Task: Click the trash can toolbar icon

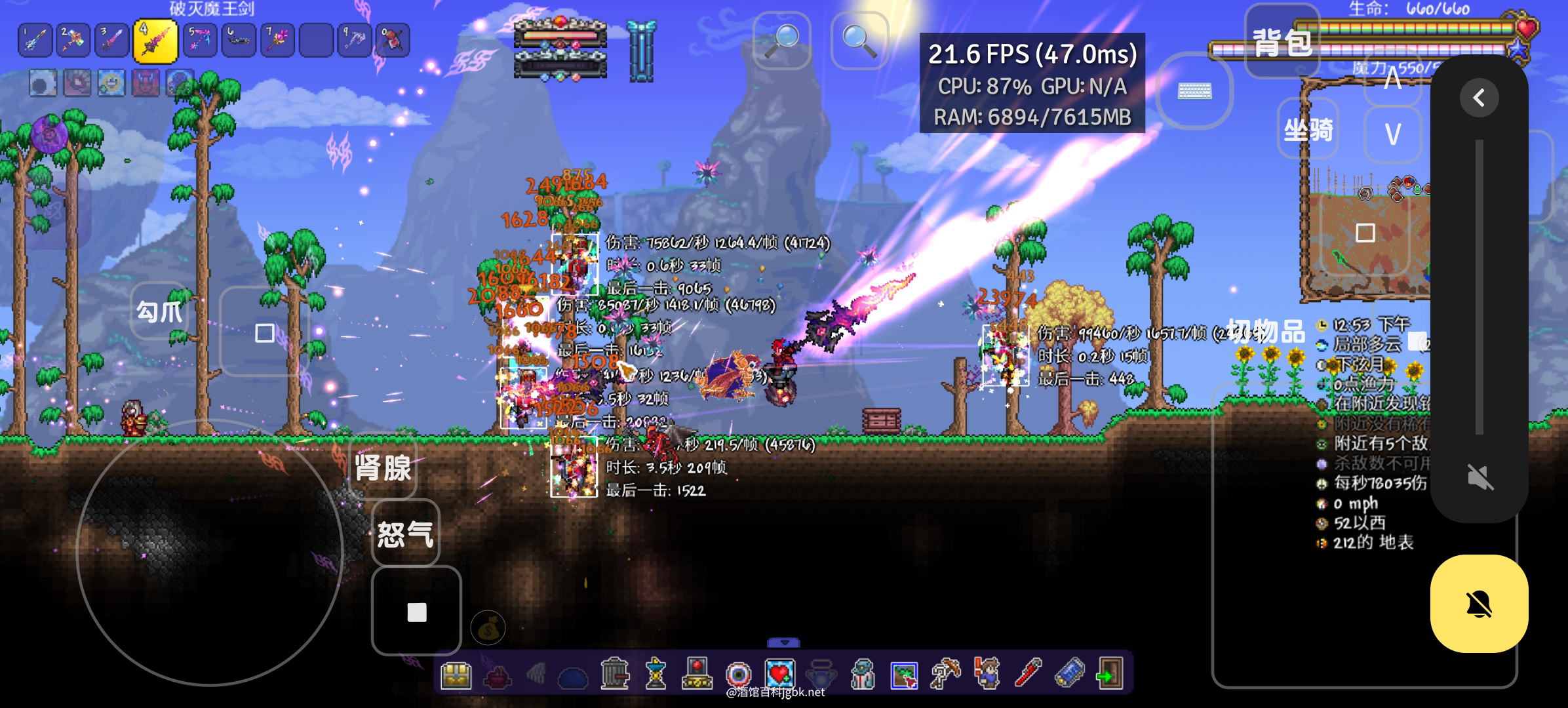Action: 614,674
